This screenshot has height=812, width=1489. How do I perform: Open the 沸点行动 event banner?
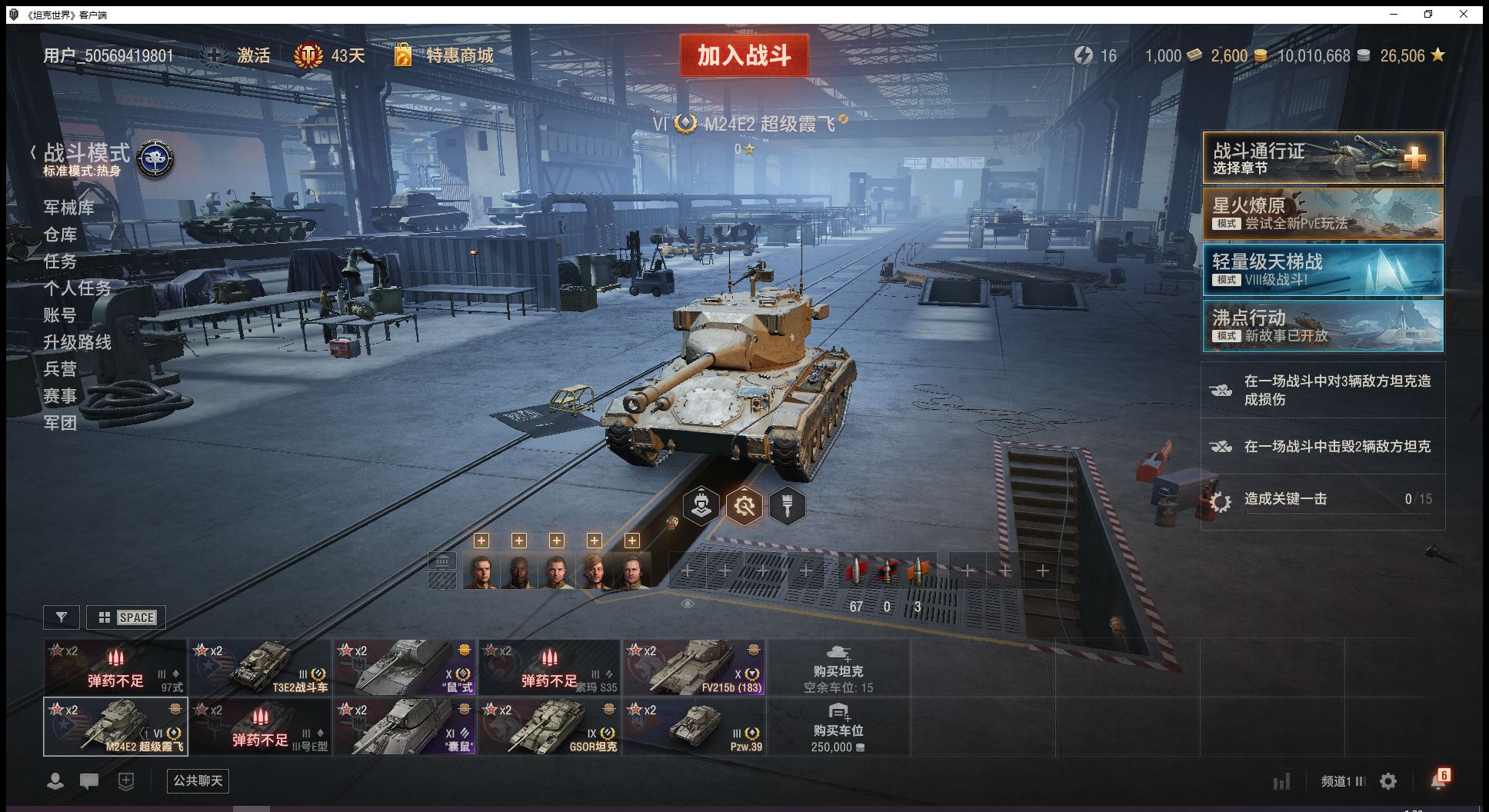point(1322,326)
